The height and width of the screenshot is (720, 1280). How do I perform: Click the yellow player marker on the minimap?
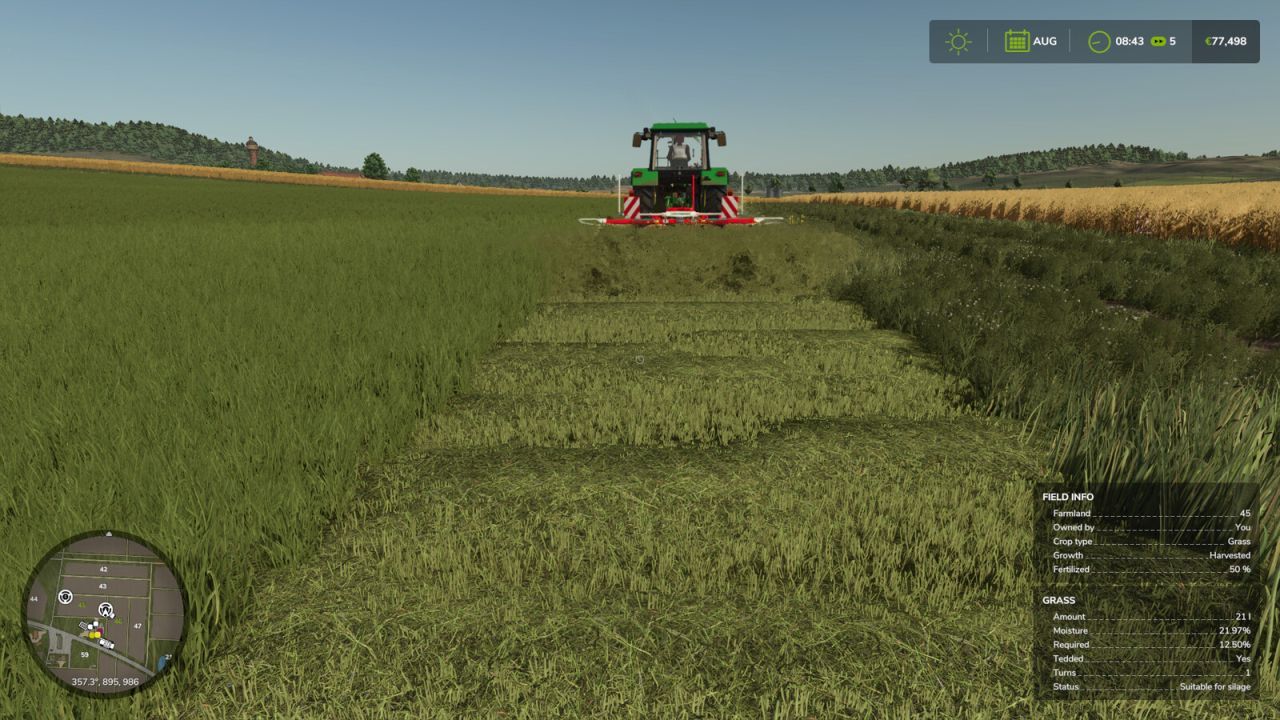pos(94,635)
